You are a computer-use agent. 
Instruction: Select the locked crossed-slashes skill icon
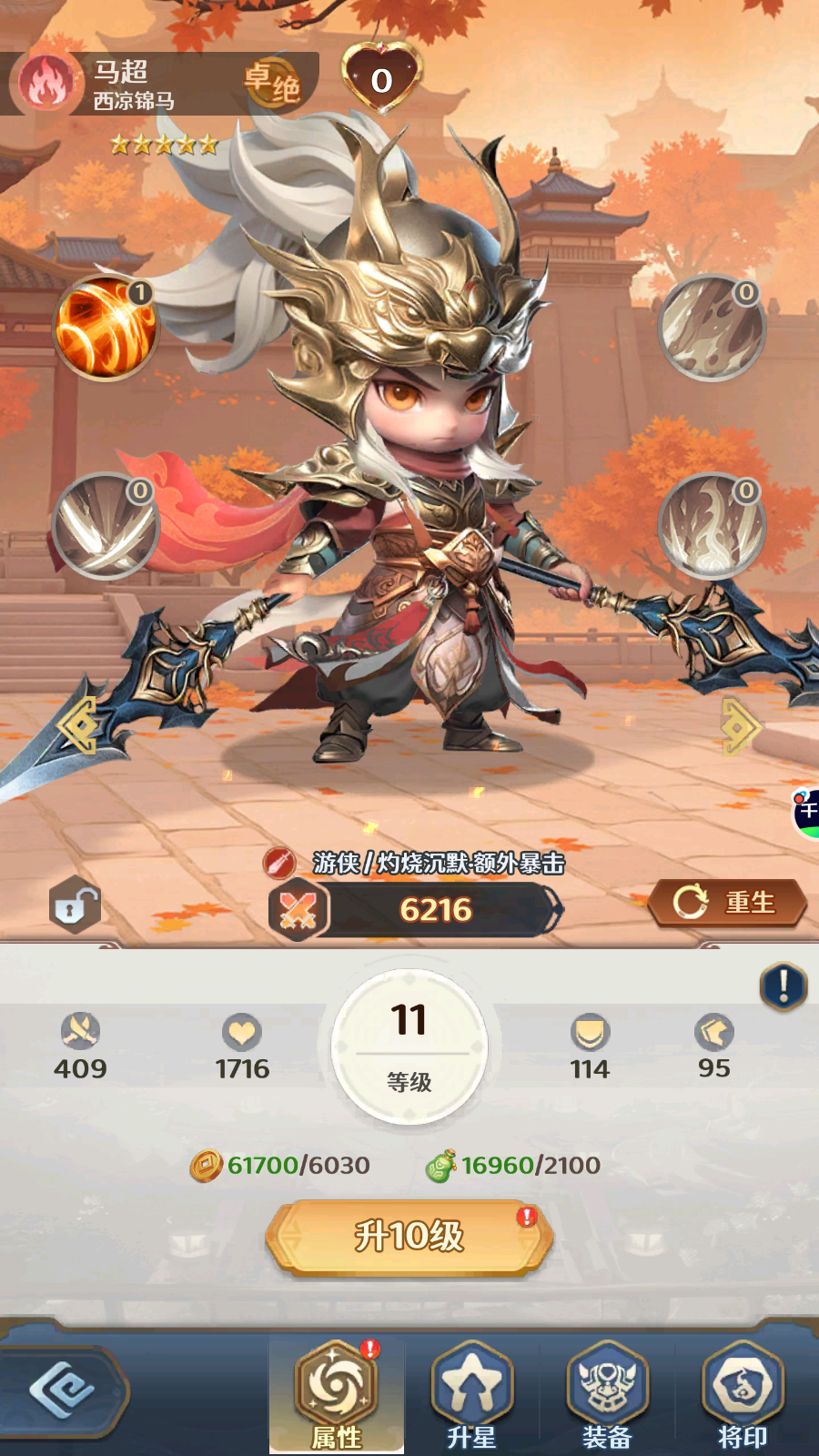pyautogui.click(x=105, y=526)
